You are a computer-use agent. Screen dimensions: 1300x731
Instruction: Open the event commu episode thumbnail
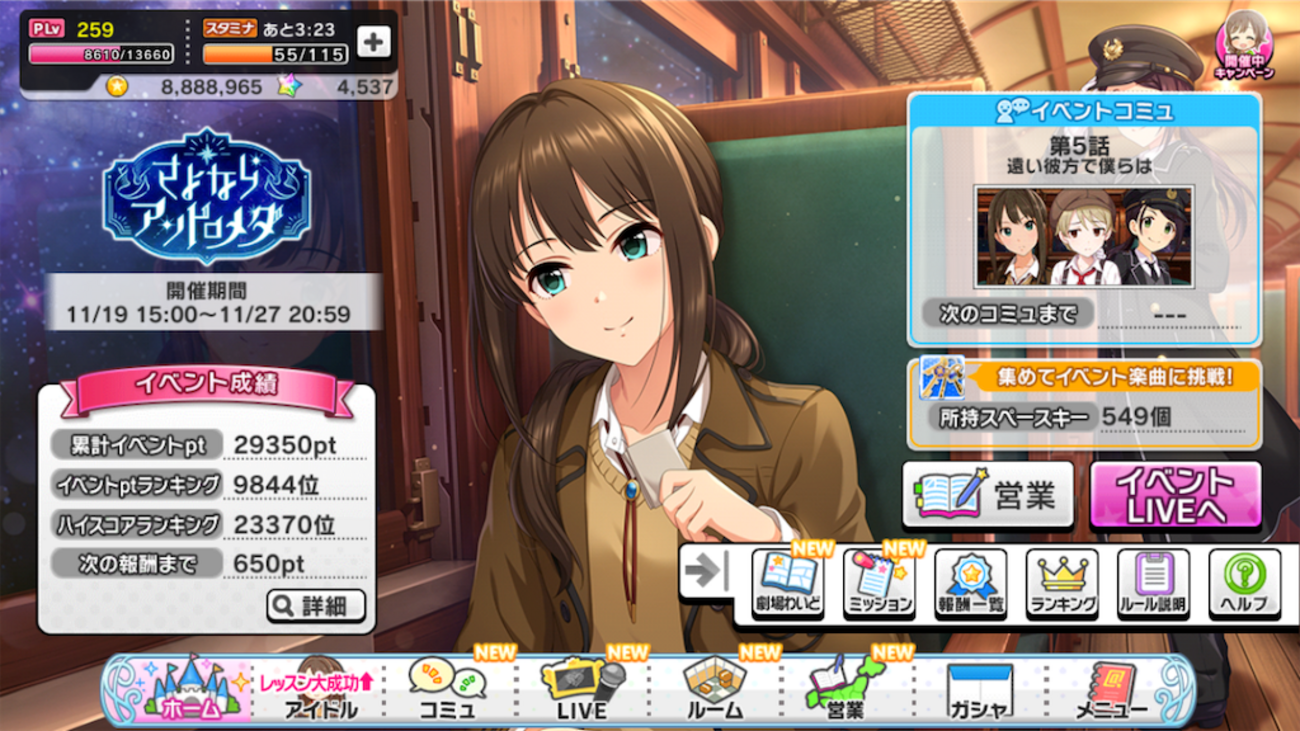[1084, 237]
